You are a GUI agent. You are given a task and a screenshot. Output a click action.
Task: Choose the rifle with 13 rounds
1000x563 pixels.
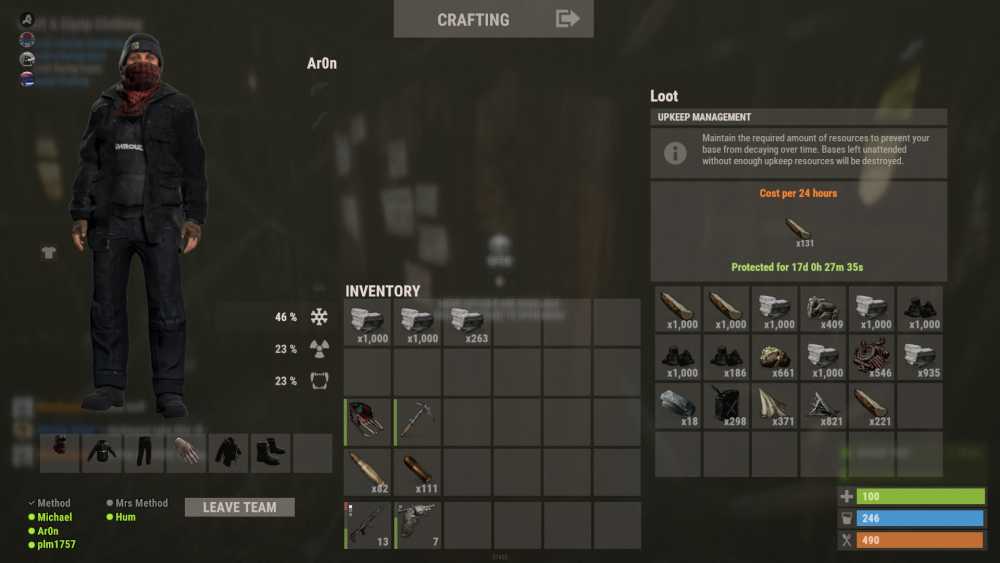(x=368, y=524)
